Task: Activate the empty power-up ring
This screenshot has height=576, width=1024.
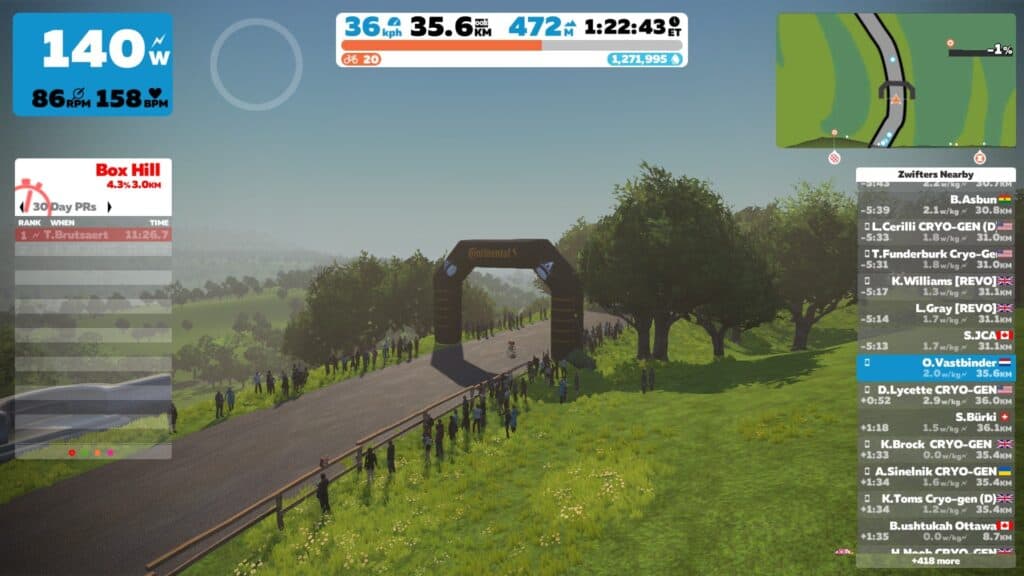Action: coord(256,64)
